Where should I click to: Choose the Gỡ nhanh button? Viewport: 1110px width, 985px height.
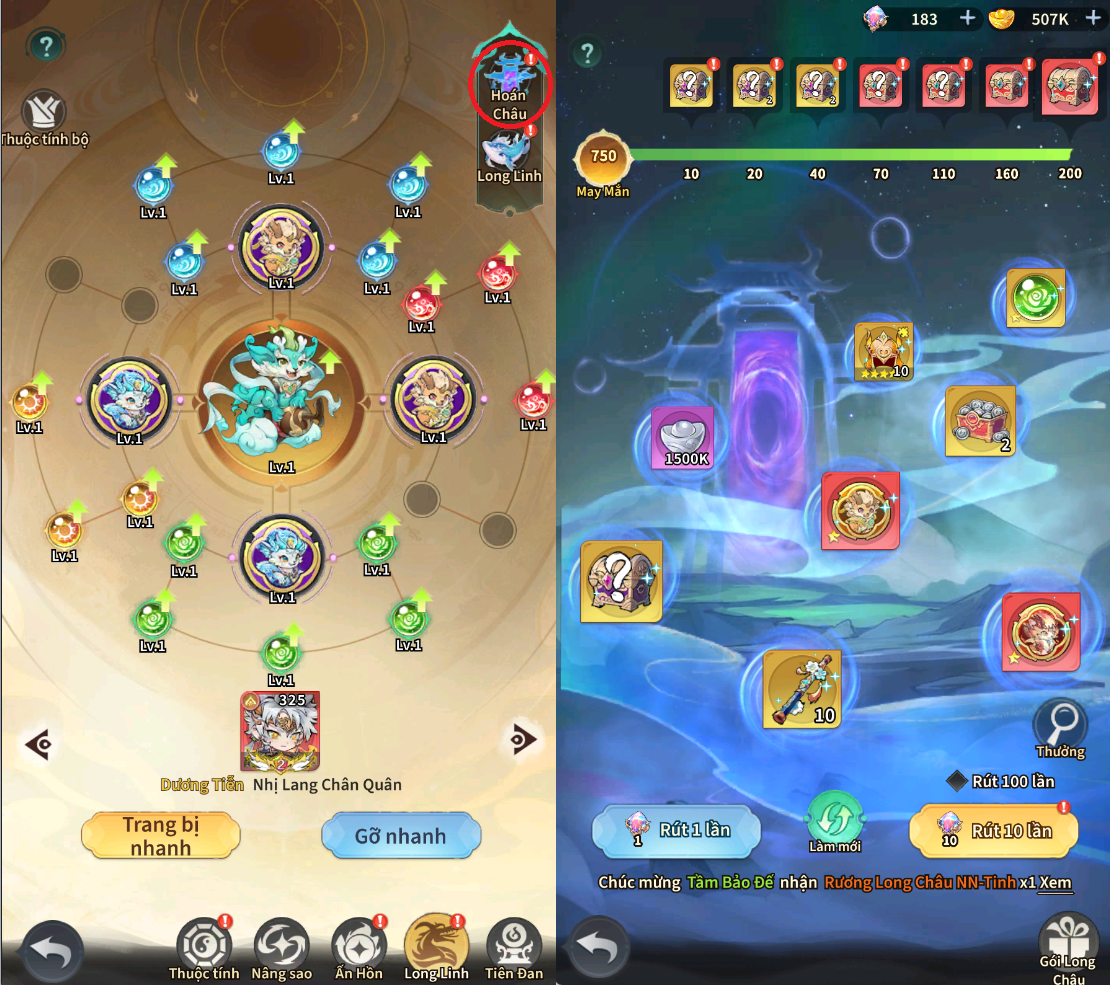[x=401, y=836]
